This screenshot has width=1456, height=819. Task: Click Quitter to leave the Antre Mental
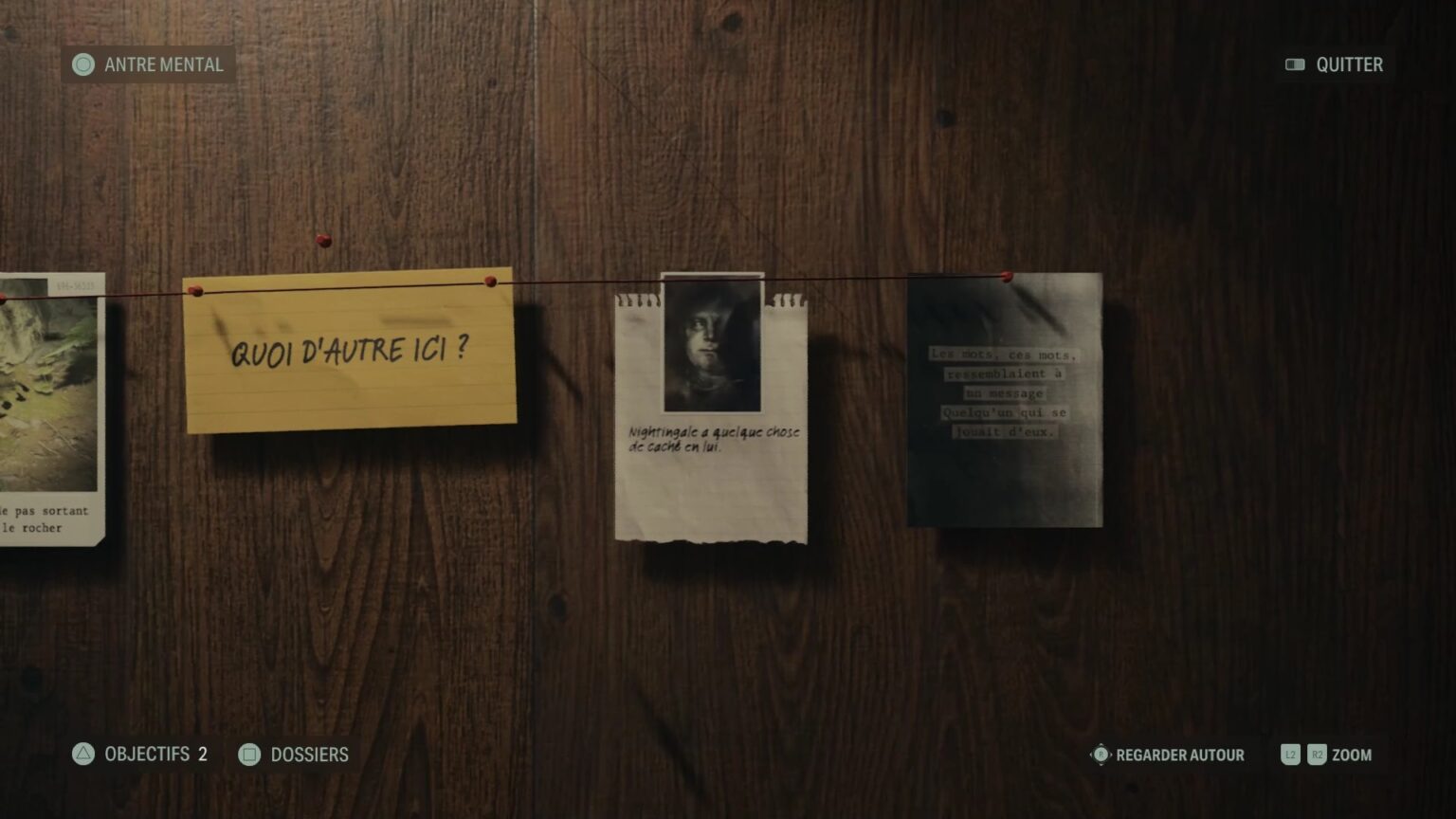[1351, 64]
